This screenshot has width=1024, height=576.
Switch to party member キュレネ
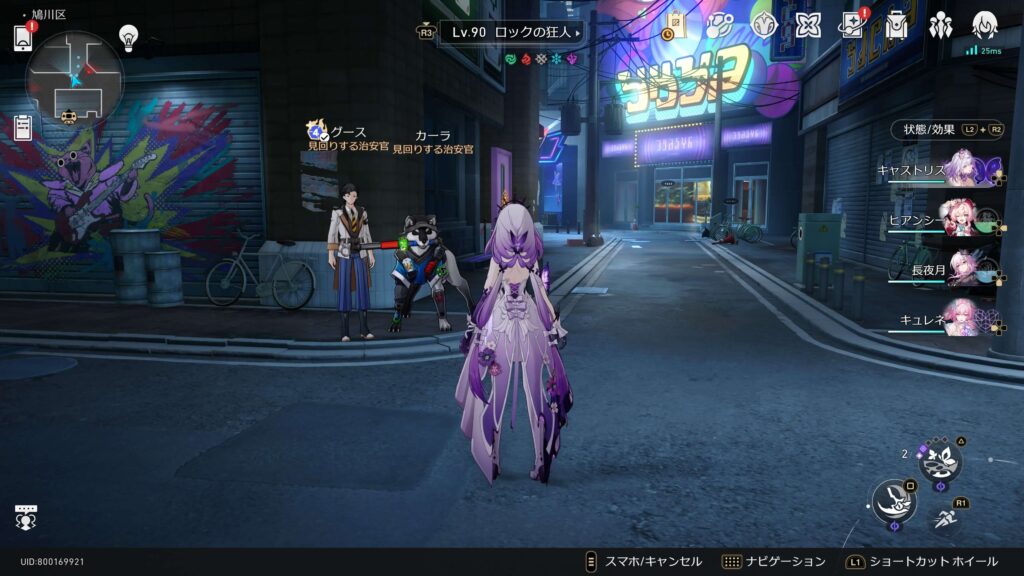pos(962,317)
